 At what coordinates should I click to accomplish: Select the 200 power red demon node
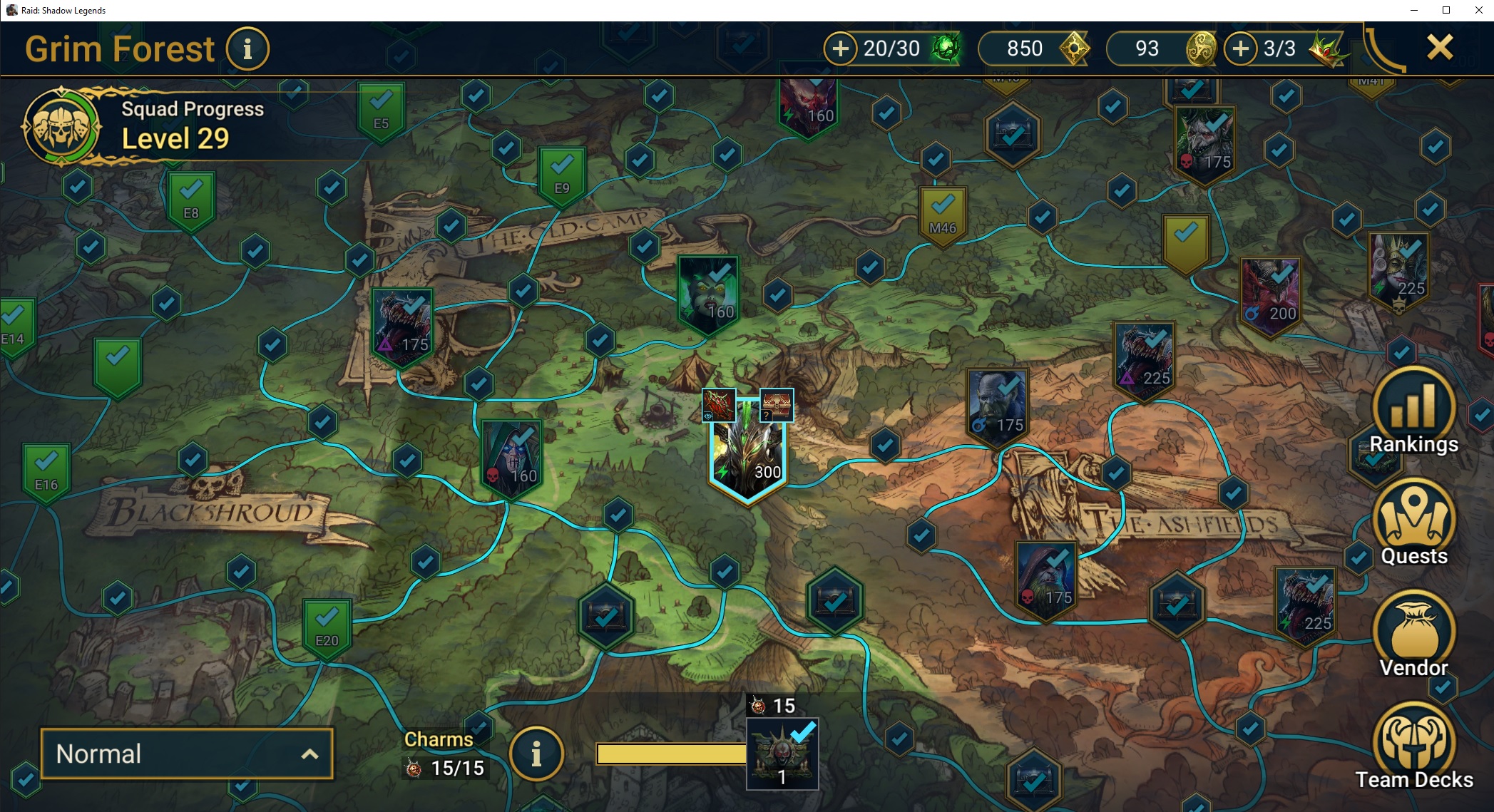tap(1270, 296)
